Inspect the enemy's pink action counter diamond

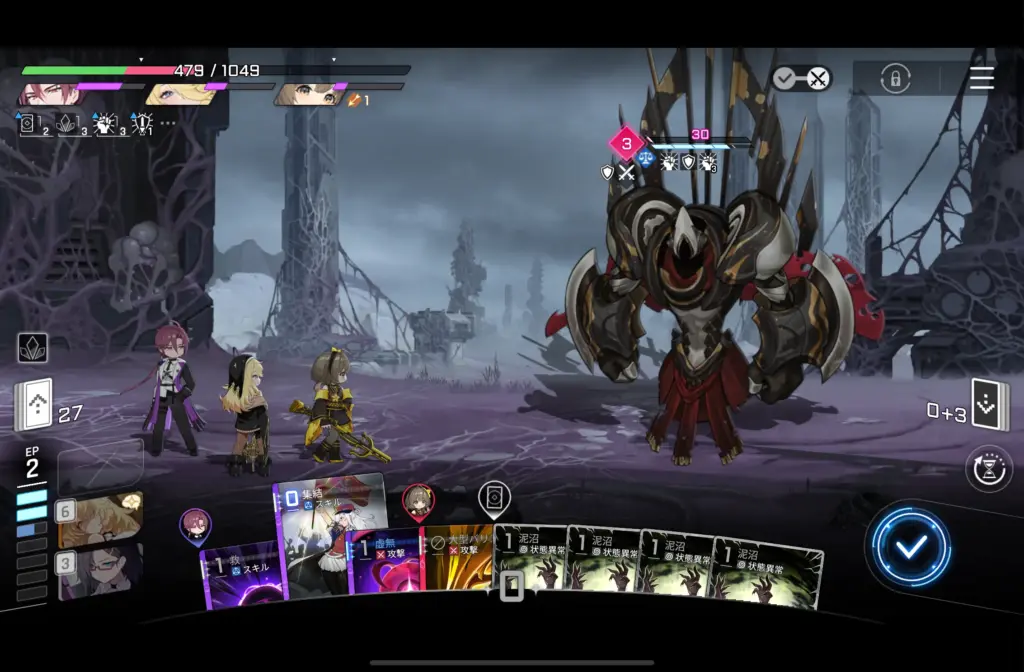point(626,144)
